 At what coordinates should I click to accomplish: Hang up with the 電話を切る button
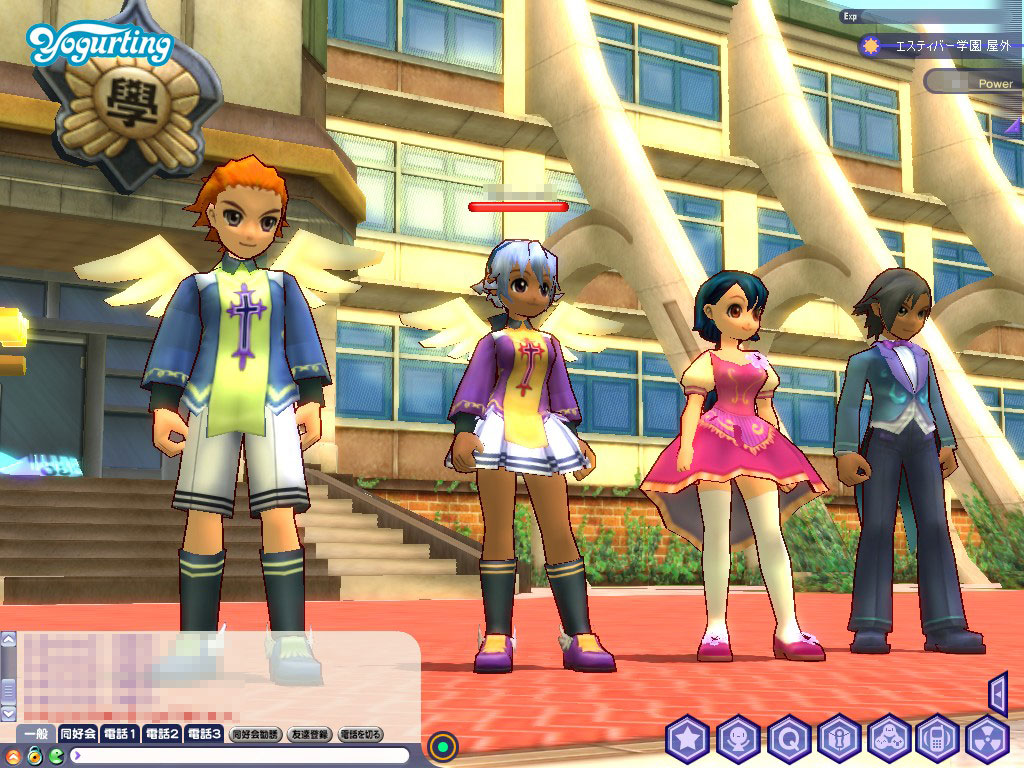(x=362, y=734)
